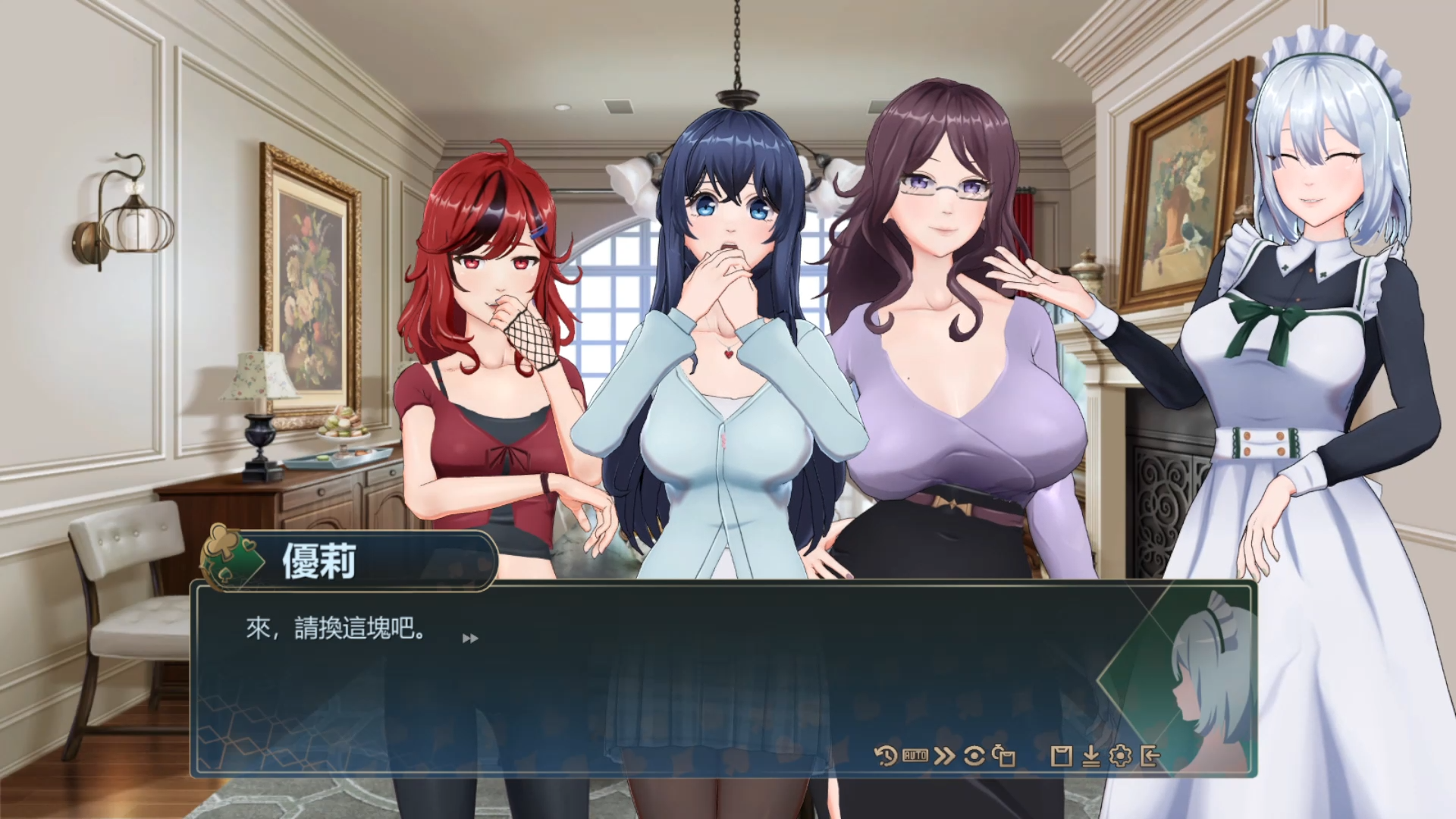
Task: Hide the dialogue box with the eye icon
Action: 974,756
